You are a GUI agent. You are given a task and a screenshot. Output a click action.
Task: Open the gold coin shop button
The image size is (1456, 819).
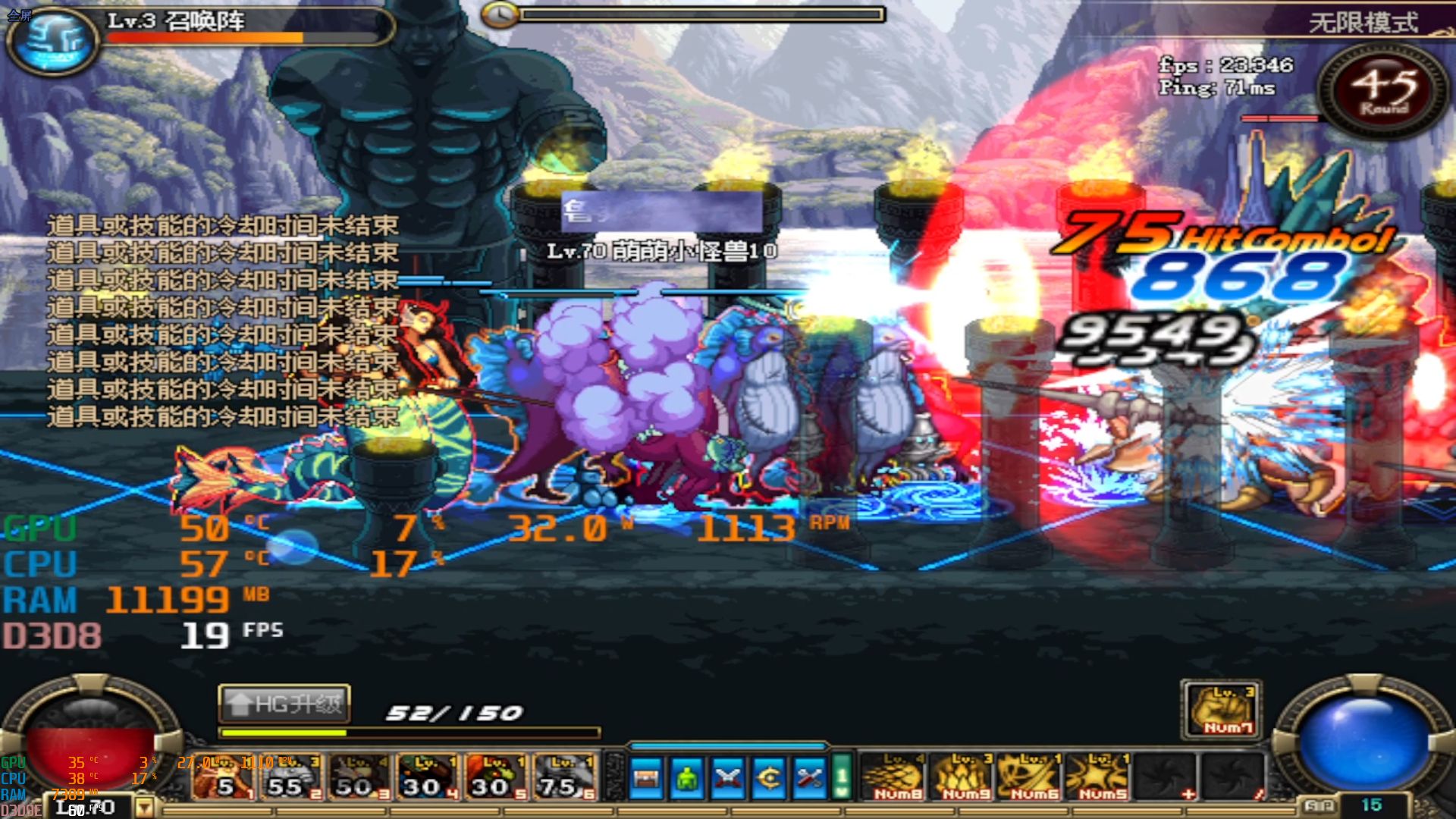[x=769, y=778]
